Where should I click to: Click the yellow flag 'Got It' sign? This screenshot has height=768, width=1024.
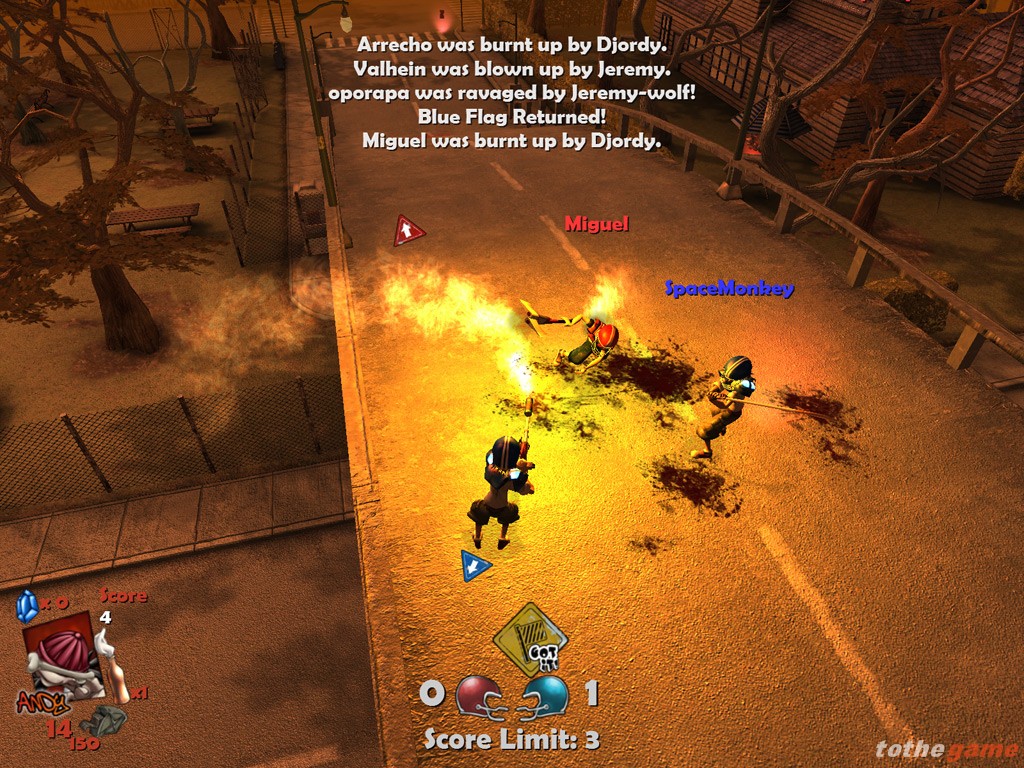pyautogui.click(x=530, y=638)
